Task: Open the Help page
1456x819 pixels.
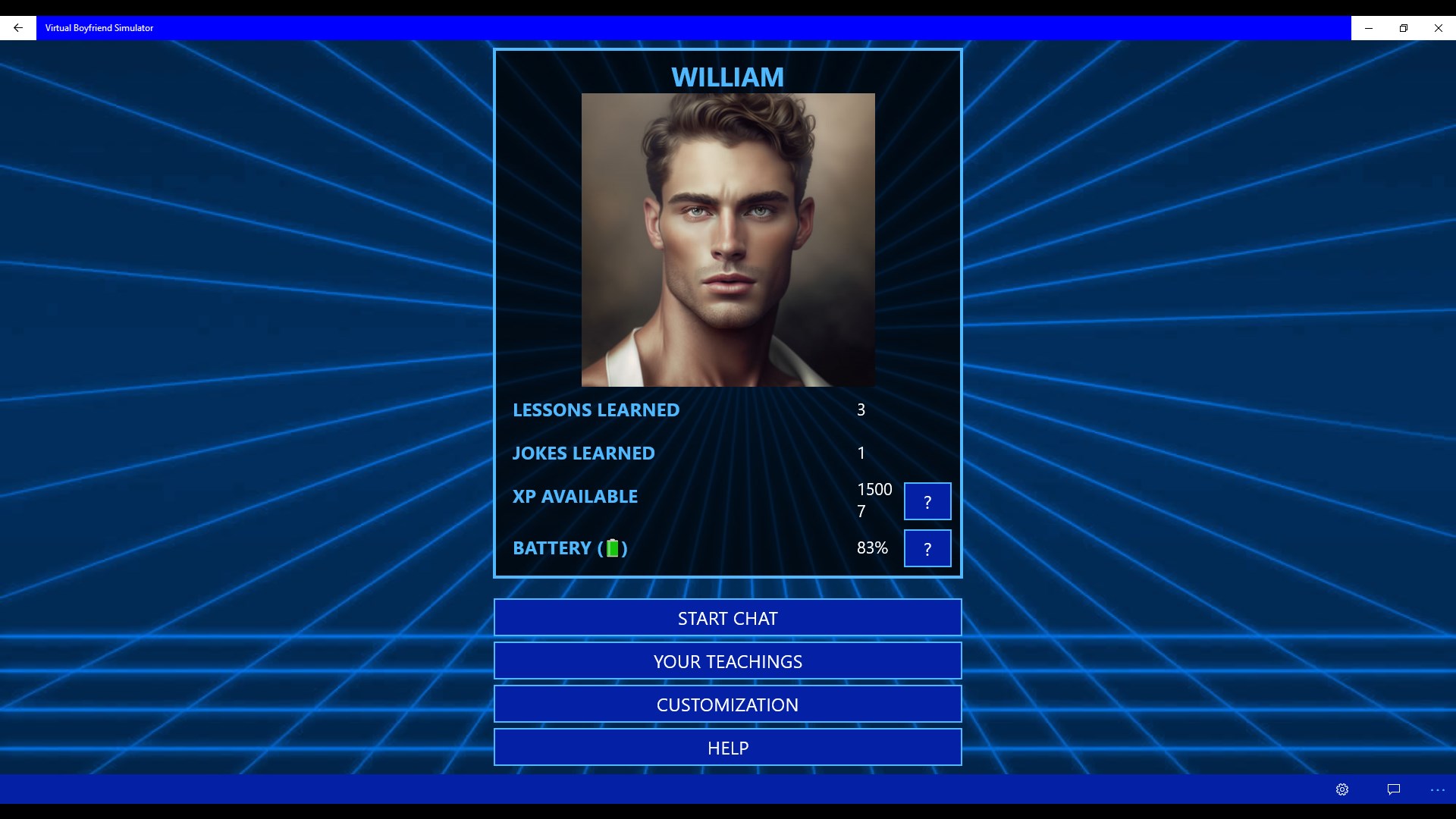Action: point(727,748)
